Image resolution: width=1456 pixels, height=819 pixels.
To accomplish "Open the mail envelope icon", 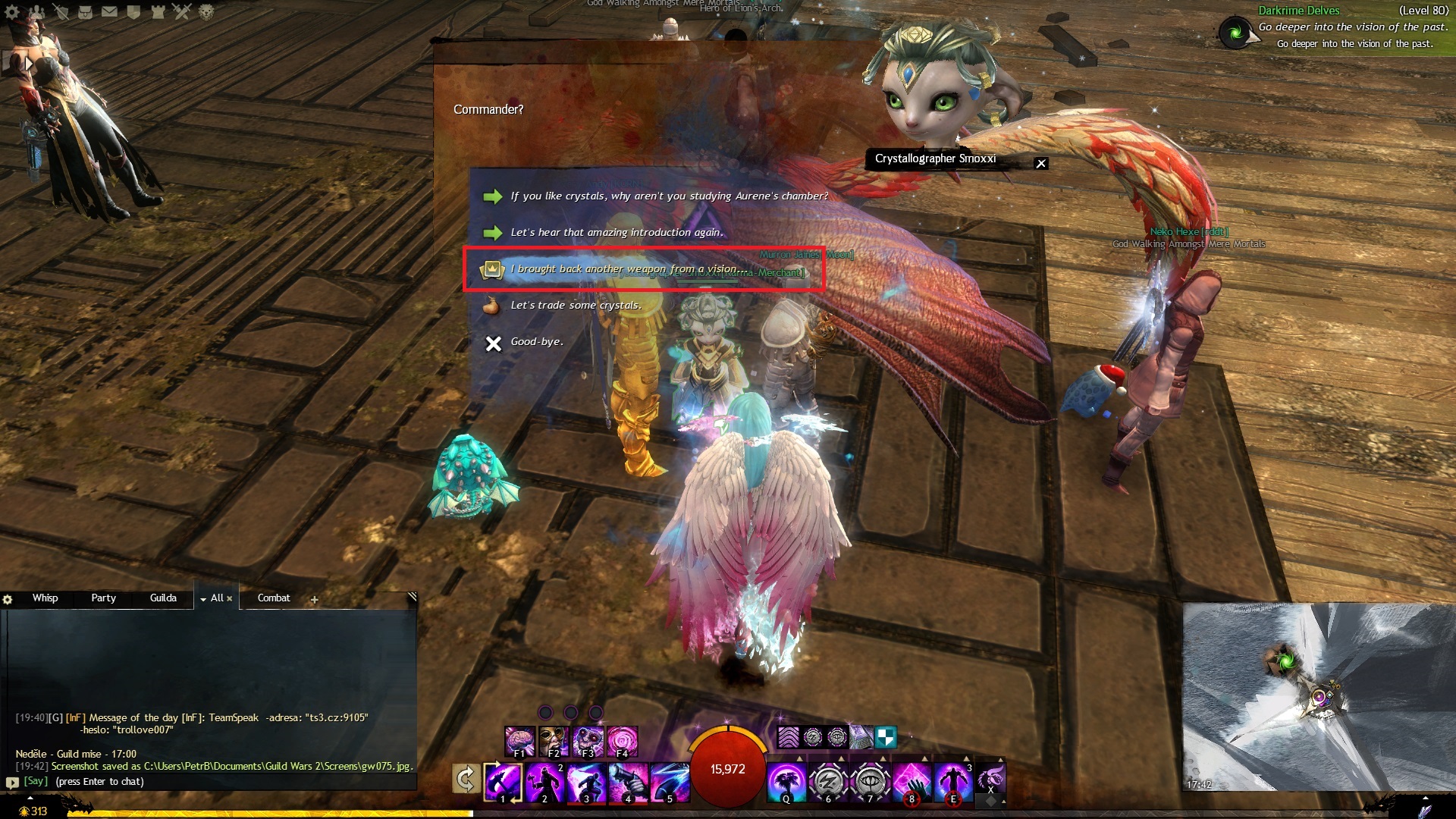I will pyautogui.click(x=109, y=12).
